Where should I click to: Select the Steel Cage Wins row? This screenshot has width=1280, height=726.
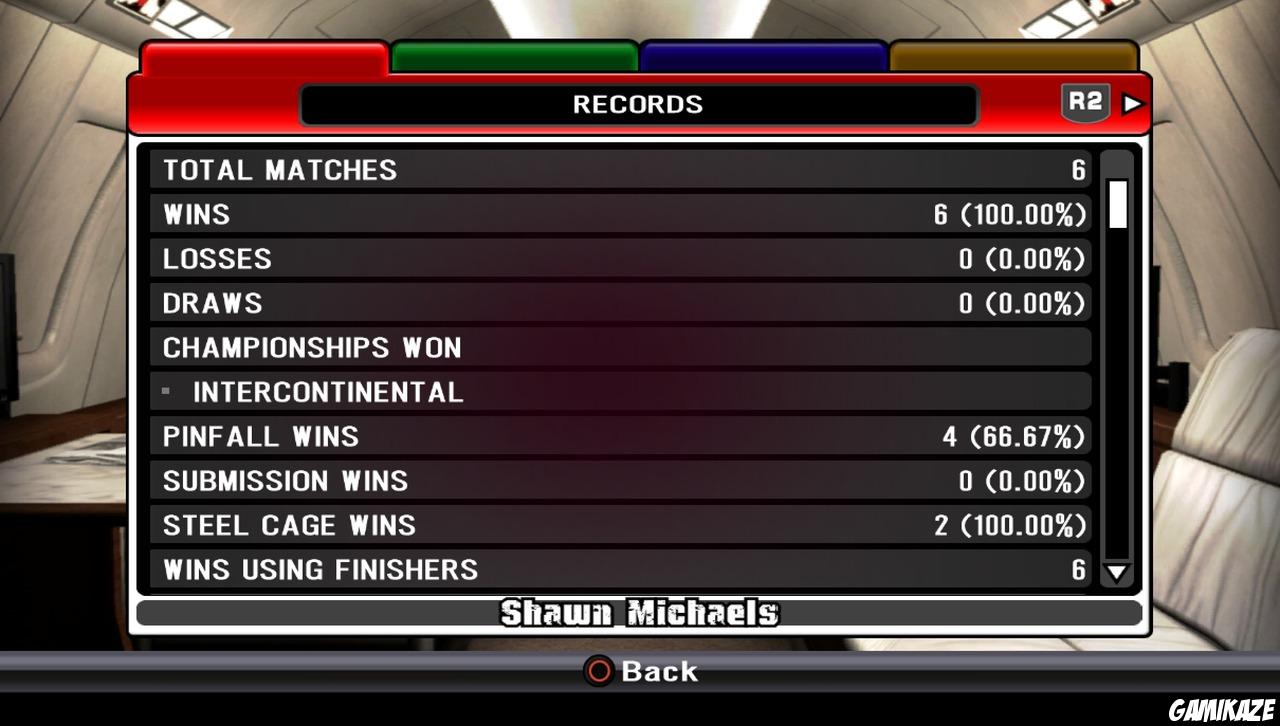[620, 525]
